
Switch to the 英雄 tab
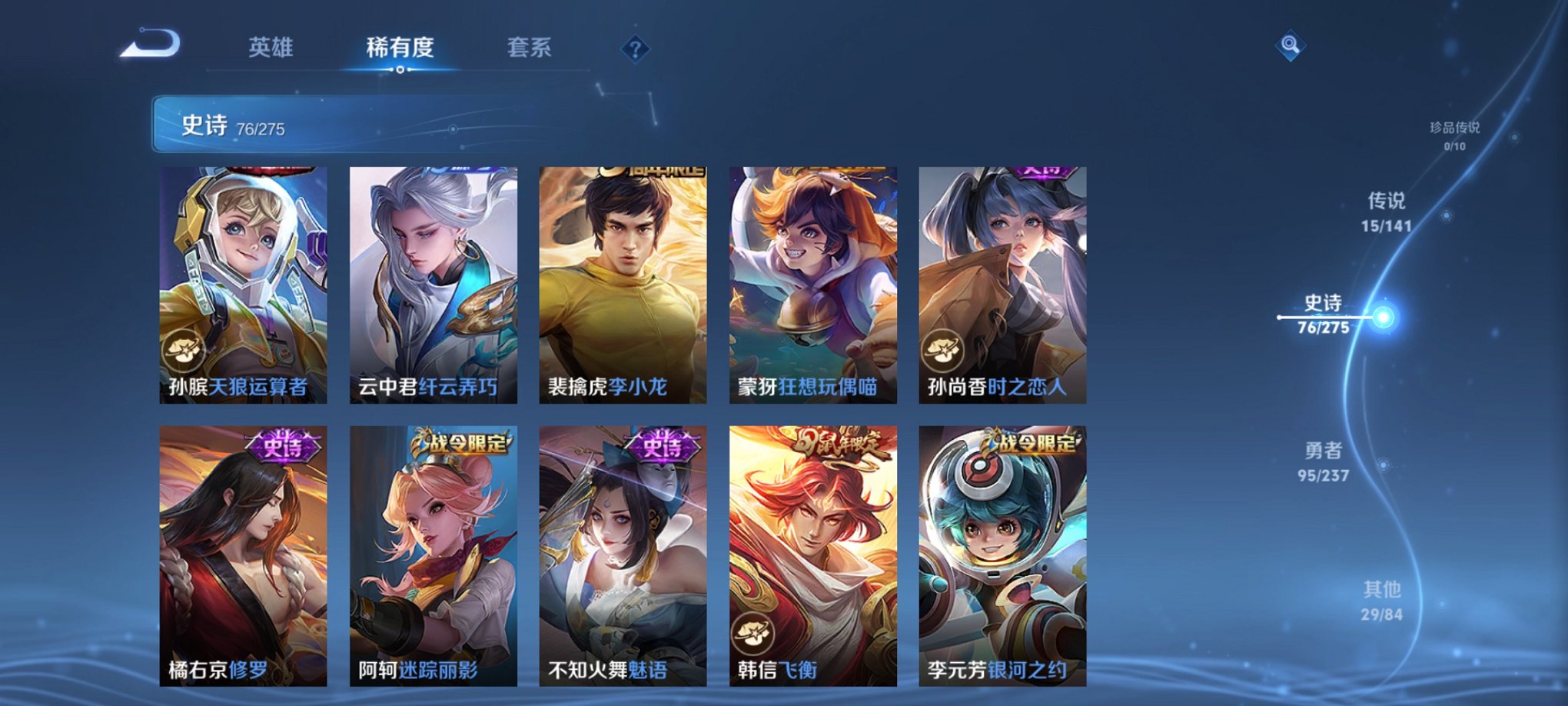(x=274, y=46)
